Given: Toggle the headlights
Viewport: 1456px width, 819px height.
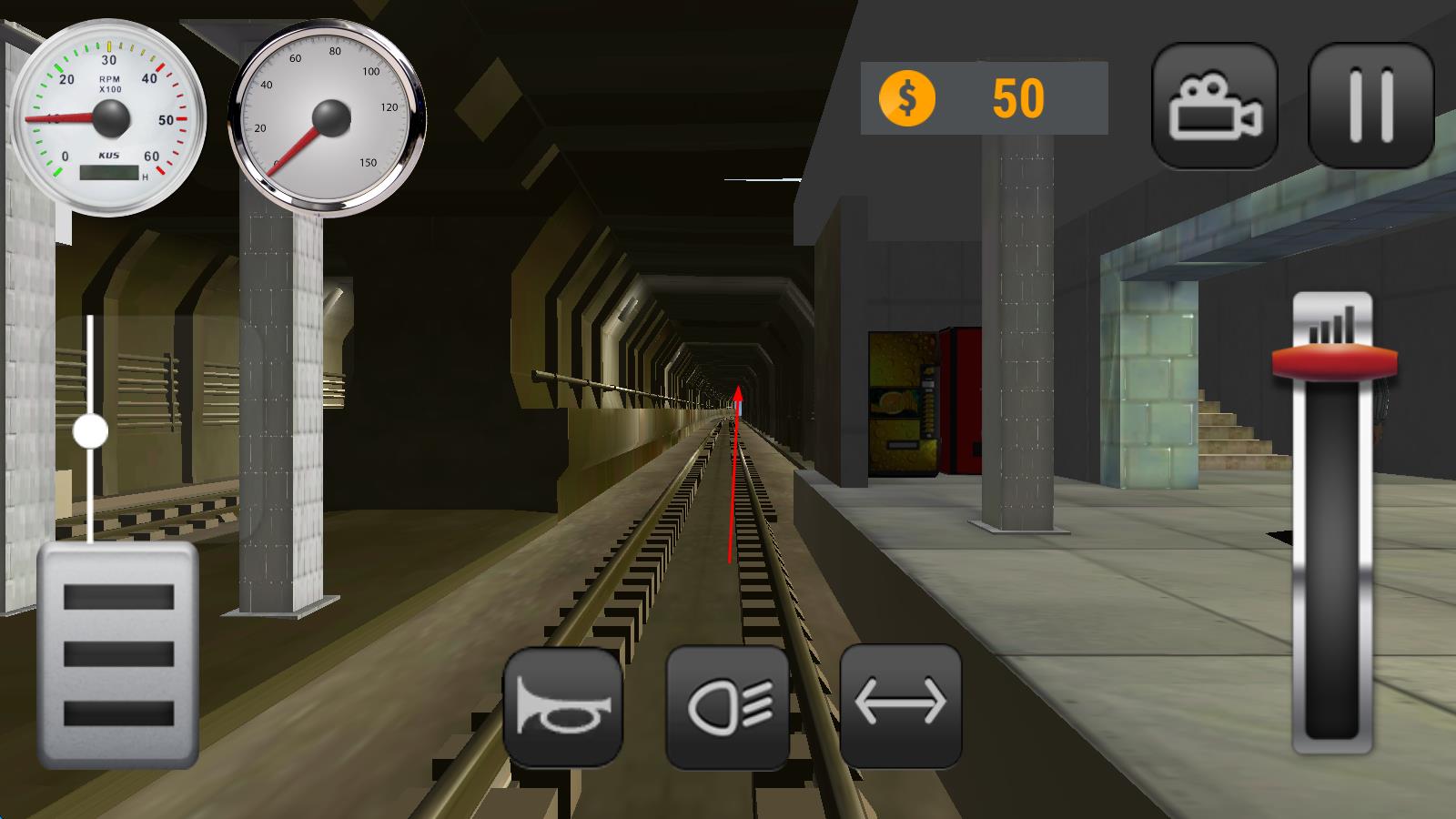Looking at the screenshot, I should click(x=727, y=706).
